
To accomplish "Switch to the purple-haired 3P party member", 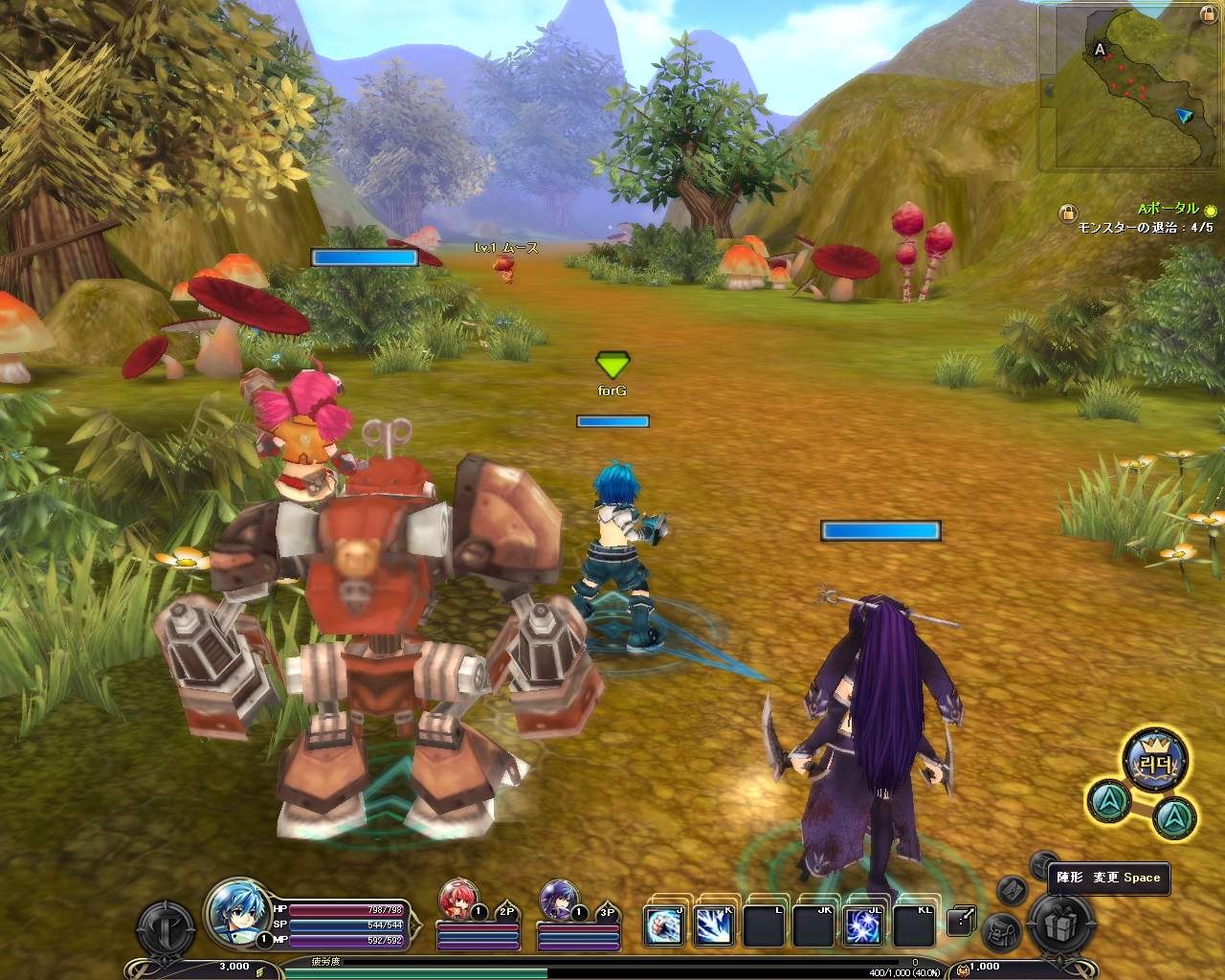I will pos(558,900).
